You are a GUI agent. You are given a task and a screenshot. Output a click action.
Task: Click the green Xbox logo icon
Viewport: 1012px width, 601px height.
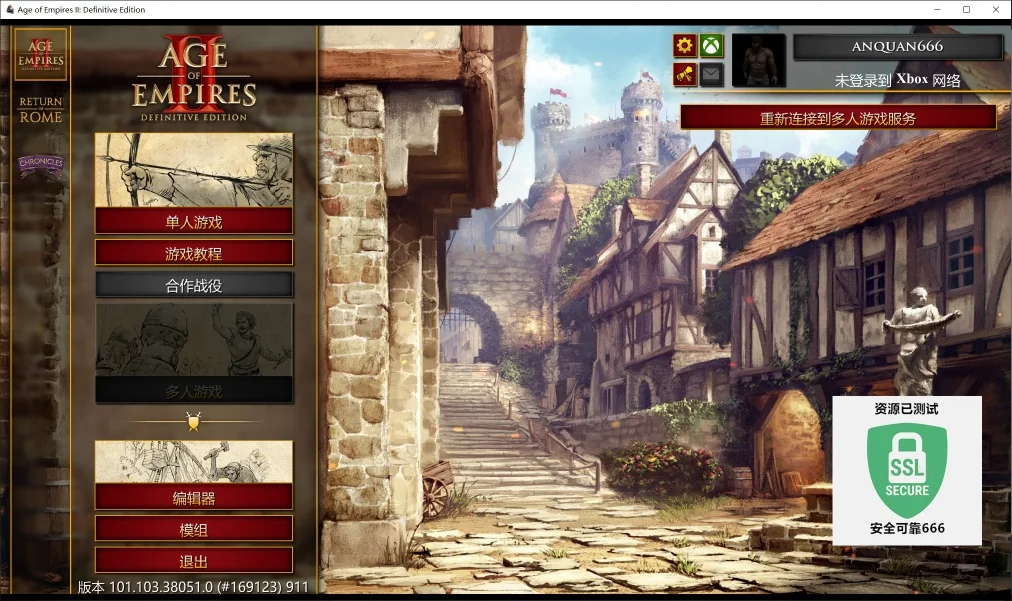click(x=711, y=46)
